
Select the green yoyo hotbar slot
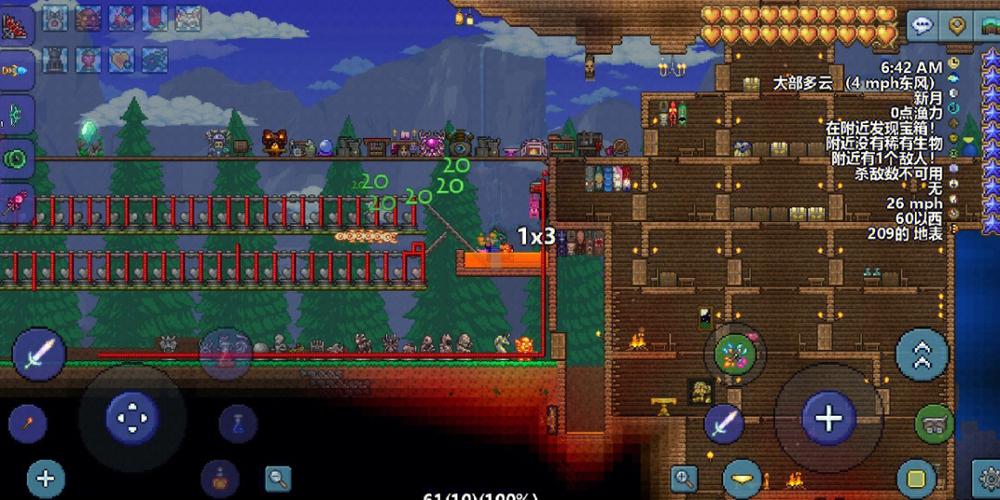(16, 157)
